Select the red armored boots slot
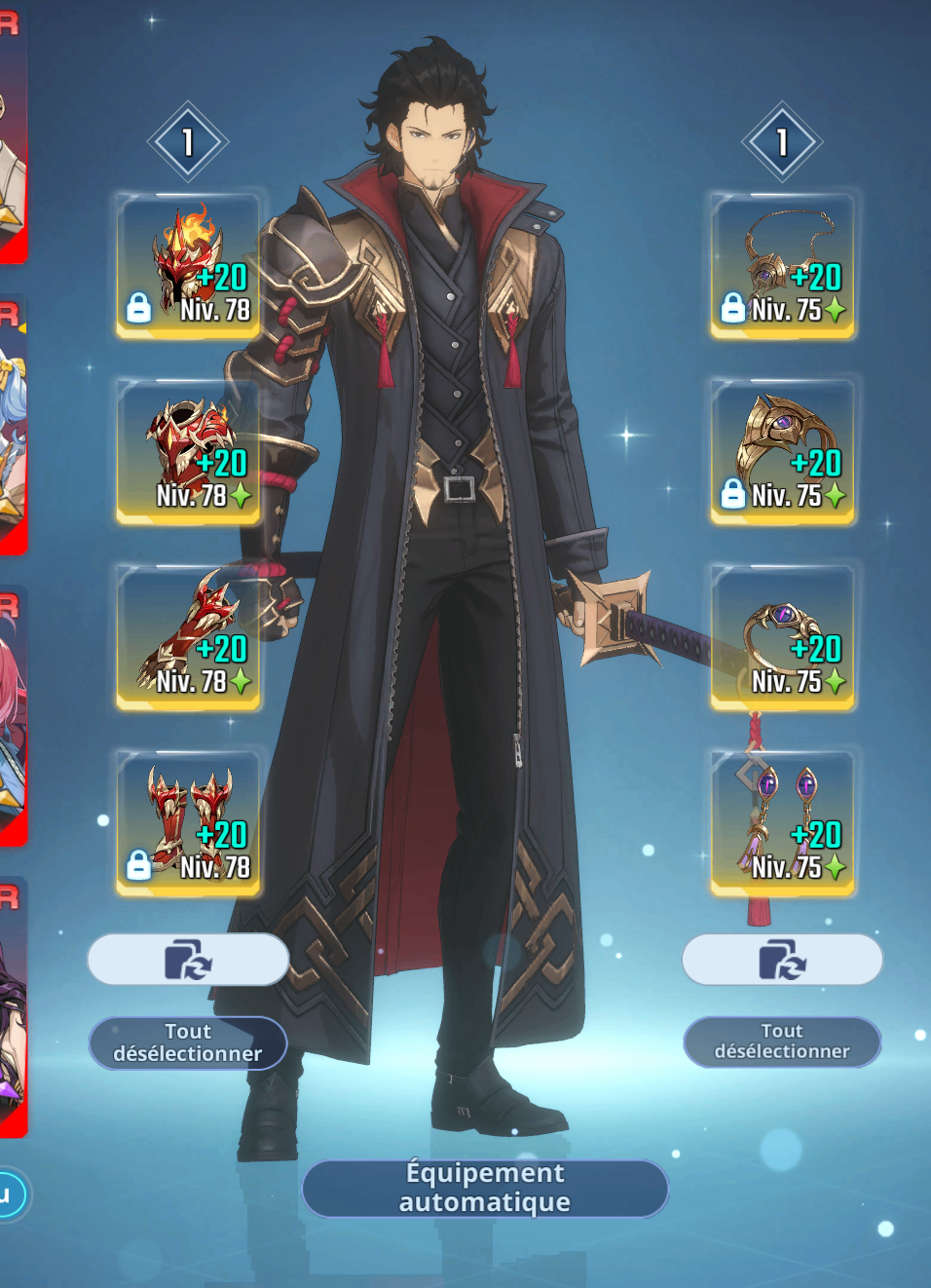 click(189, 823)
